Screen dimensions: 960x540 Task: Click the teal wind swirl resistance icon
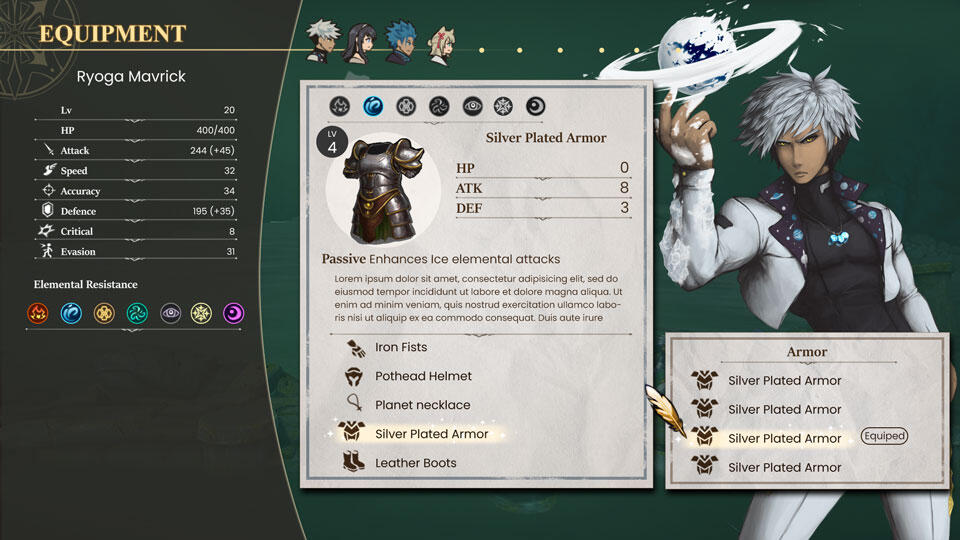coord(136,314)
